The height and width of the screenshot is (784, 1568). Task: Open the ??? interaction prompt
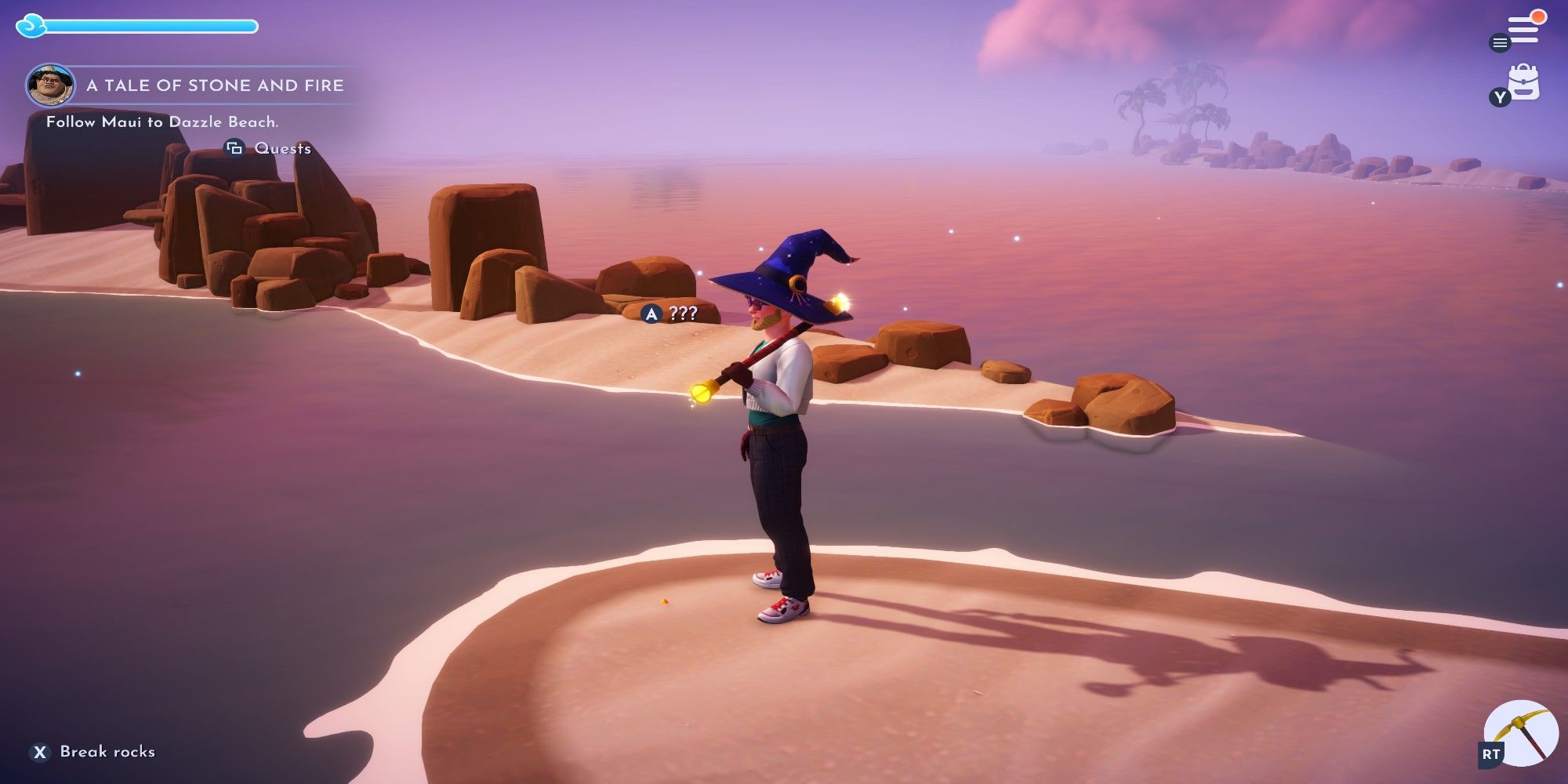tap(684, 314)
